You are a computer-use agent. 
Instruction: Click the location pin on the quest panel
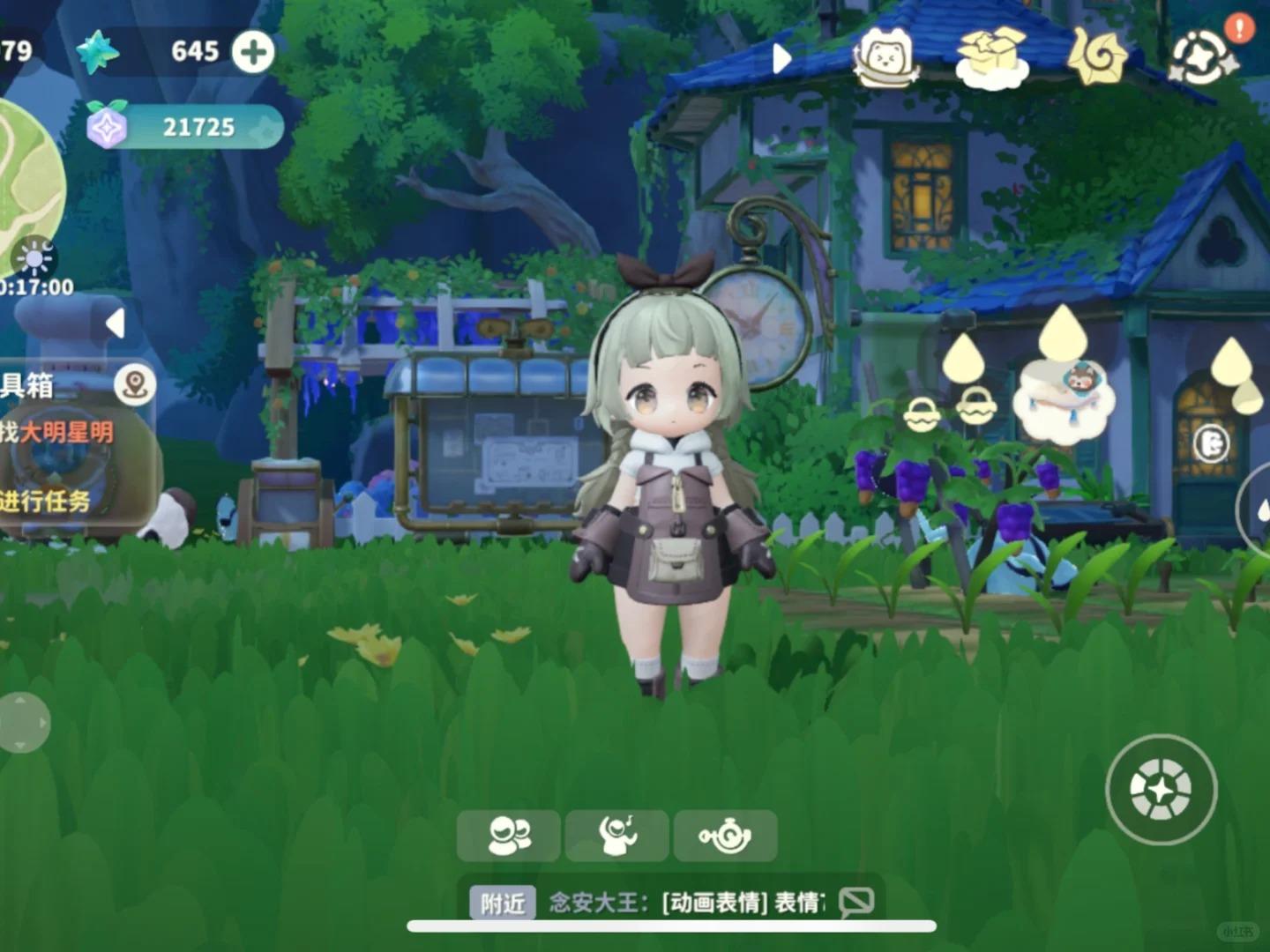point(134,385)
